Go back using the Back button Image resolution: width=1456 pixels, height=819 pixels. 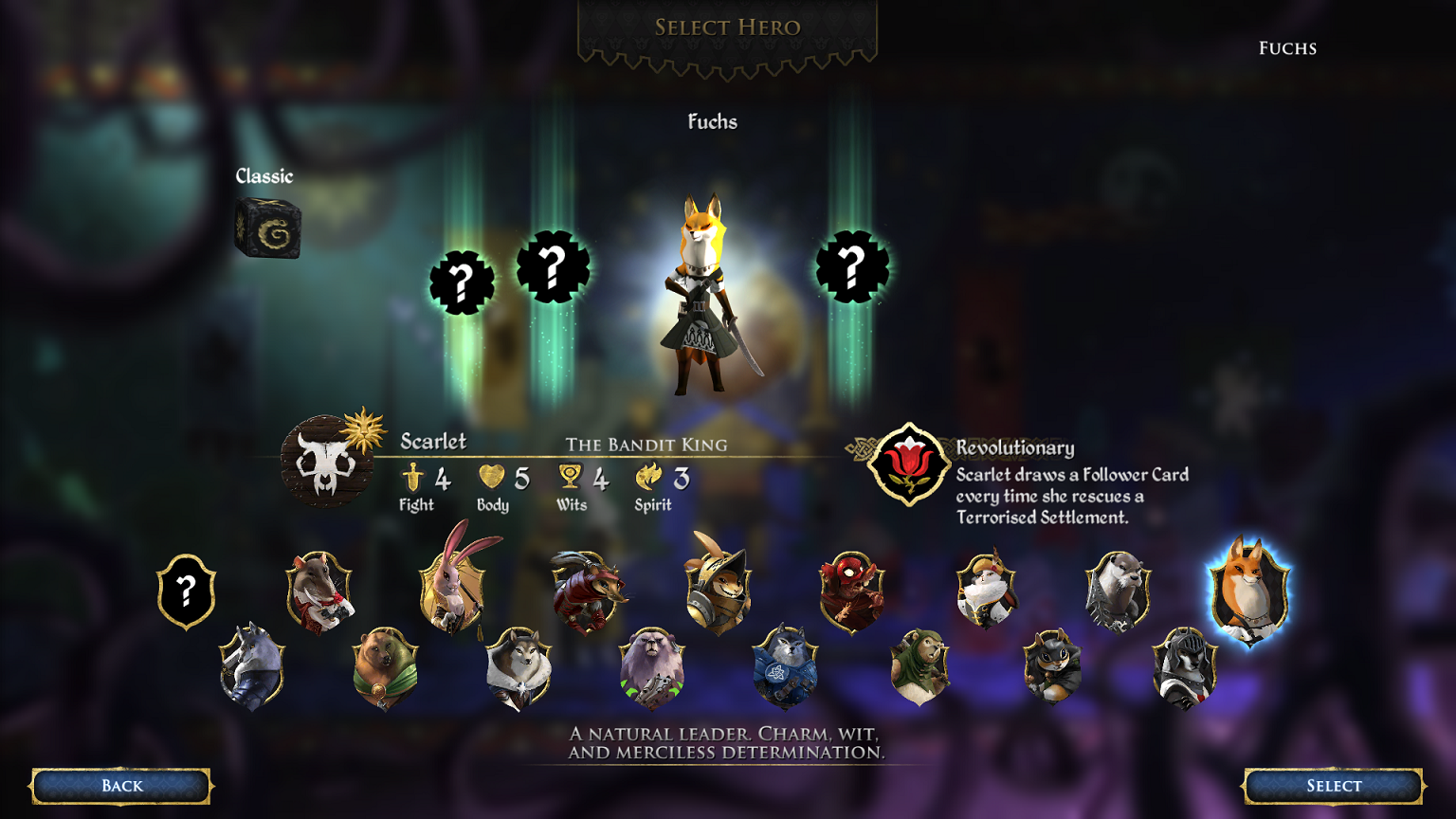(x=121, y=786)
